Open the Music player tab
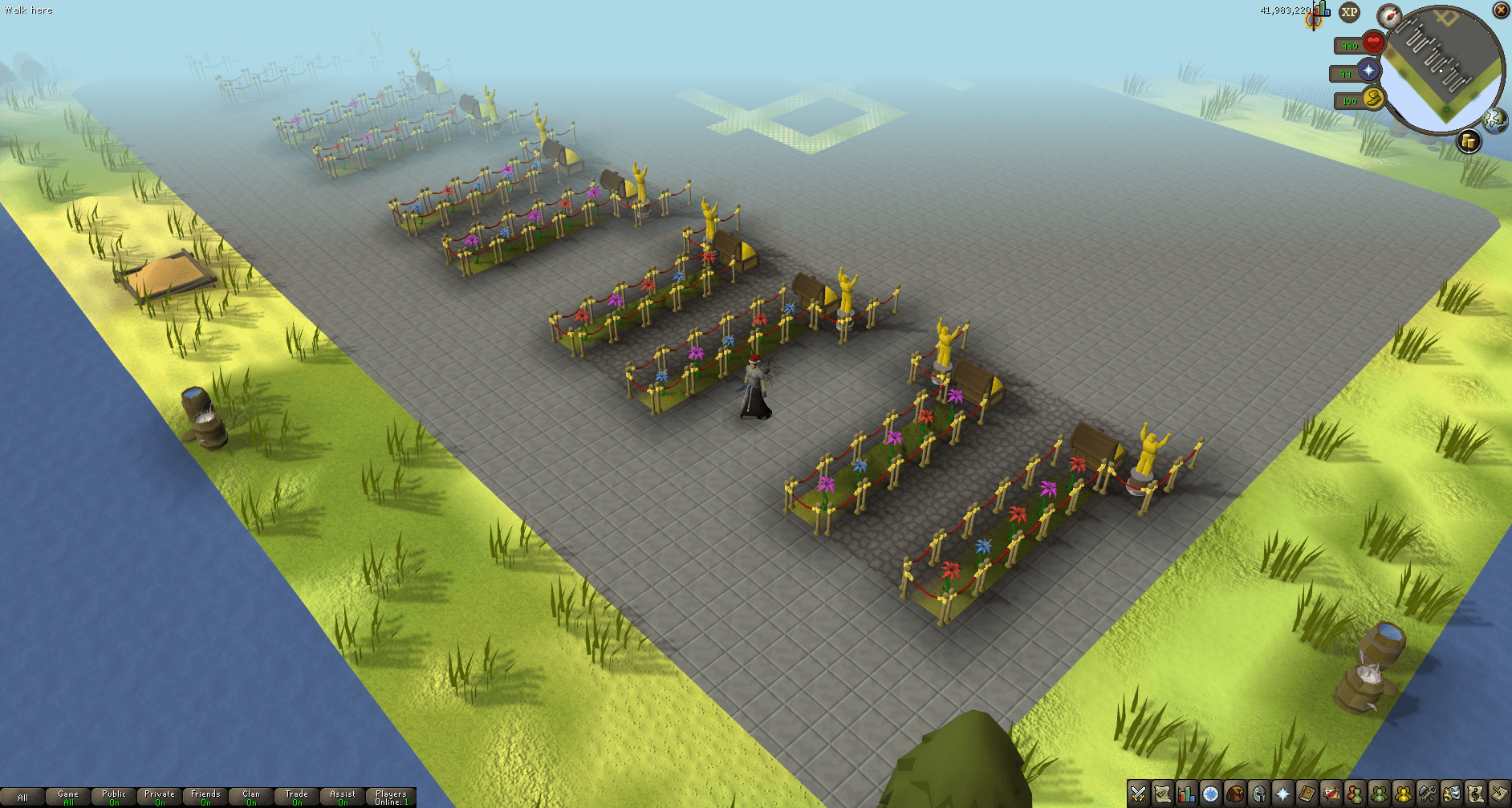This screenshot has width=1512, height=808. pyautogui.click(x=1475, y=794)
